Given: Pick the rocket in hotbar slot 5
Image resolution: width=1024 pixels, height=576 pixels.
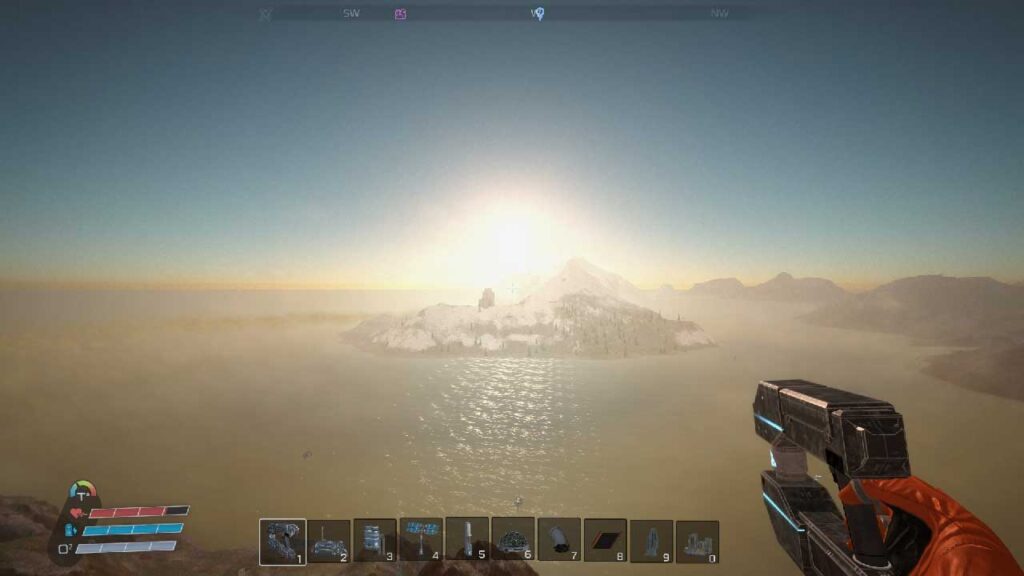Looking at the screenshot, I should [x=467, y=540].
